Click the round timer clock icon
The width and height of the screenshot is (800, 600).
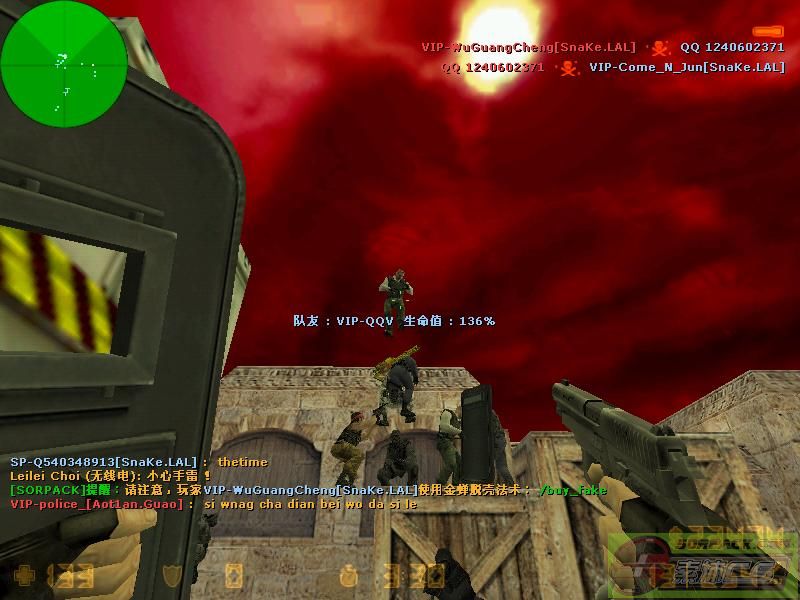pos(350,576)
